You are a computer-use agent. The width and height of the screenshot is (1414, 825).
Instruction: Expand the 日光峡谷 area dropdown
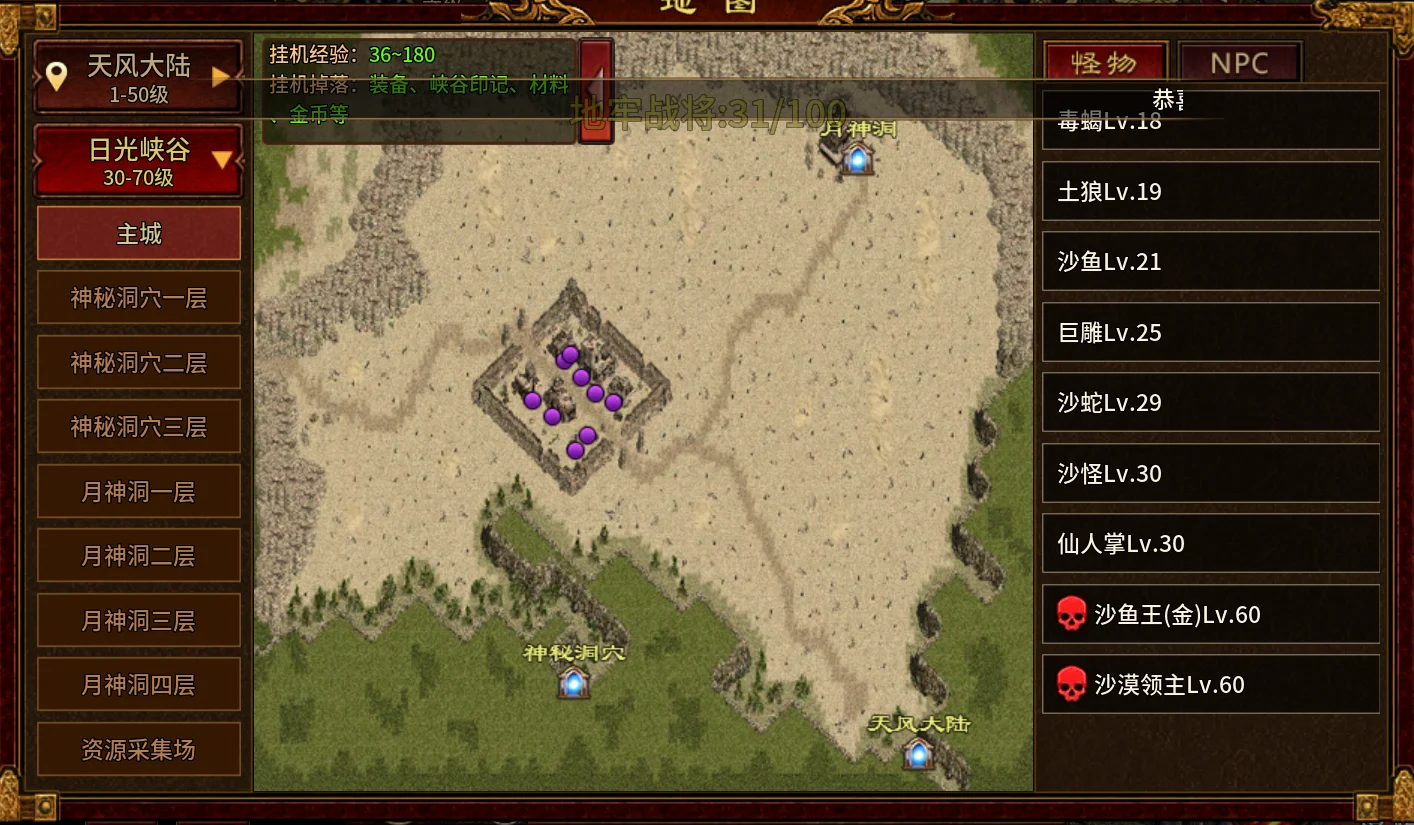tap(138, 160)
